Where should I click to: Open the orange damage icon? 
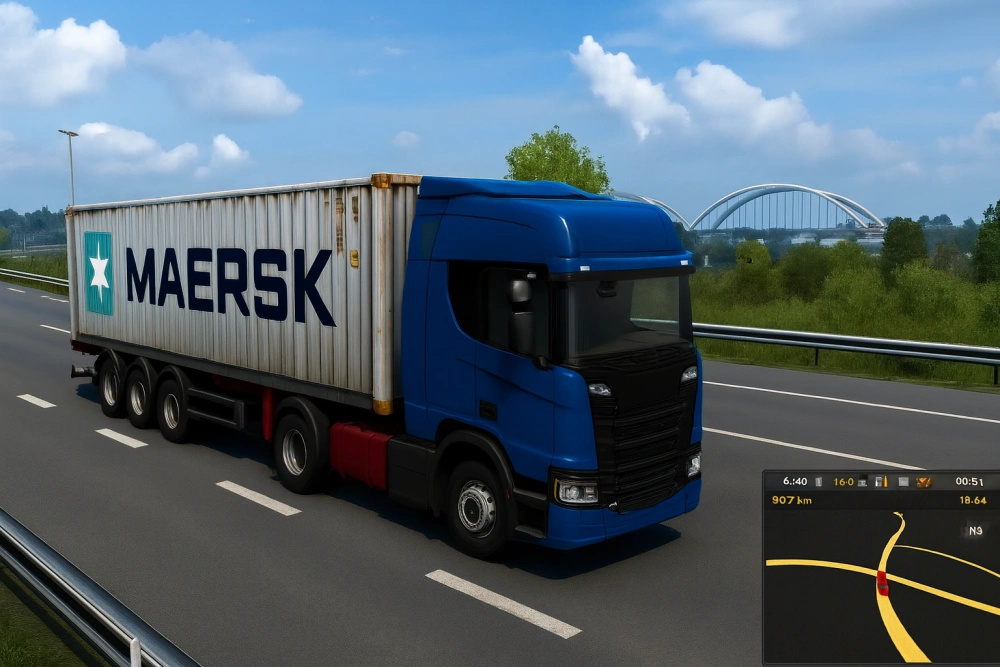point(923,482)
